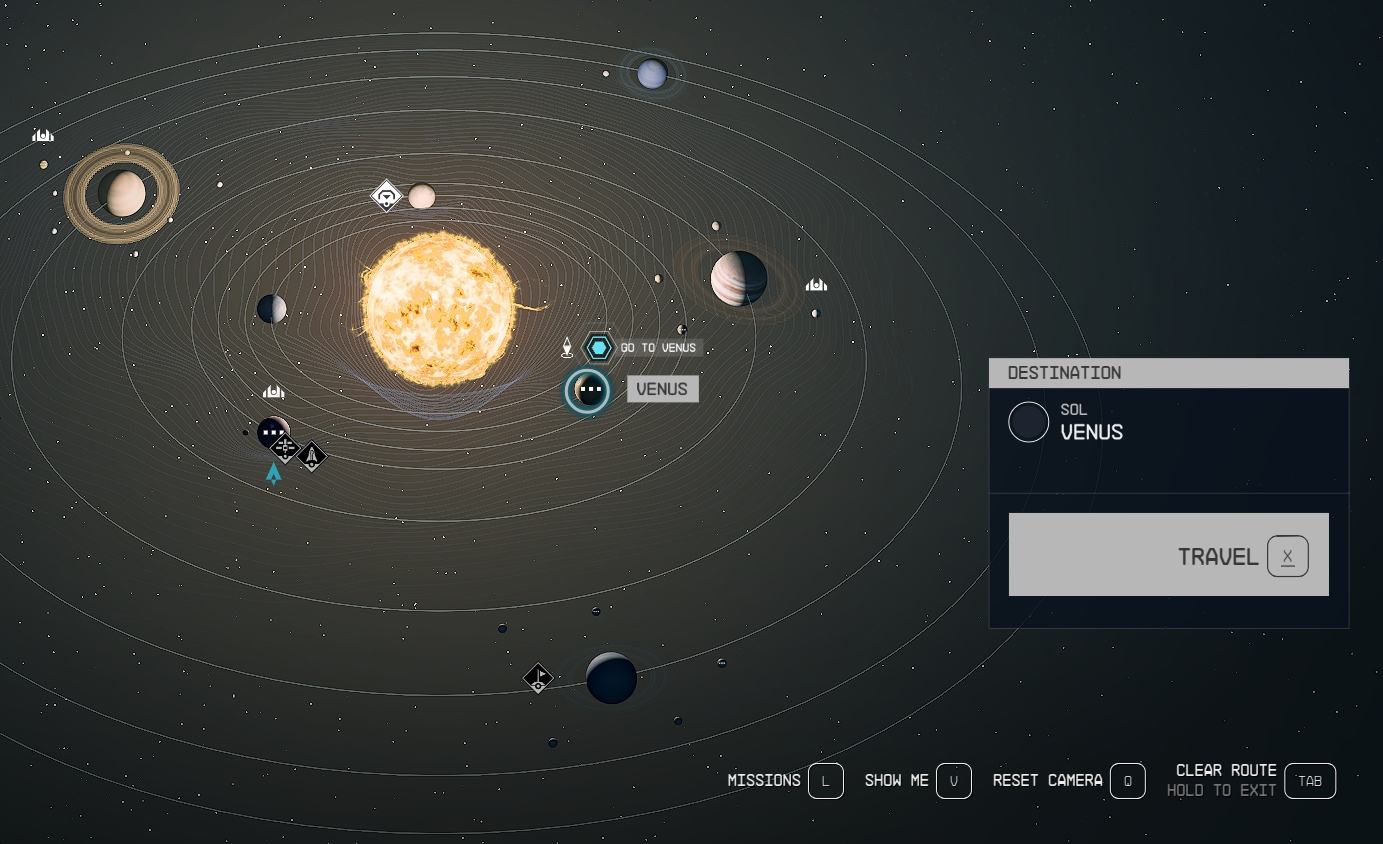The height and width of the screenshot is (844, 1383).
Task: Select the flag outpost marker near the dark planet
Action: pyautogui.click(x=538, y=678)
